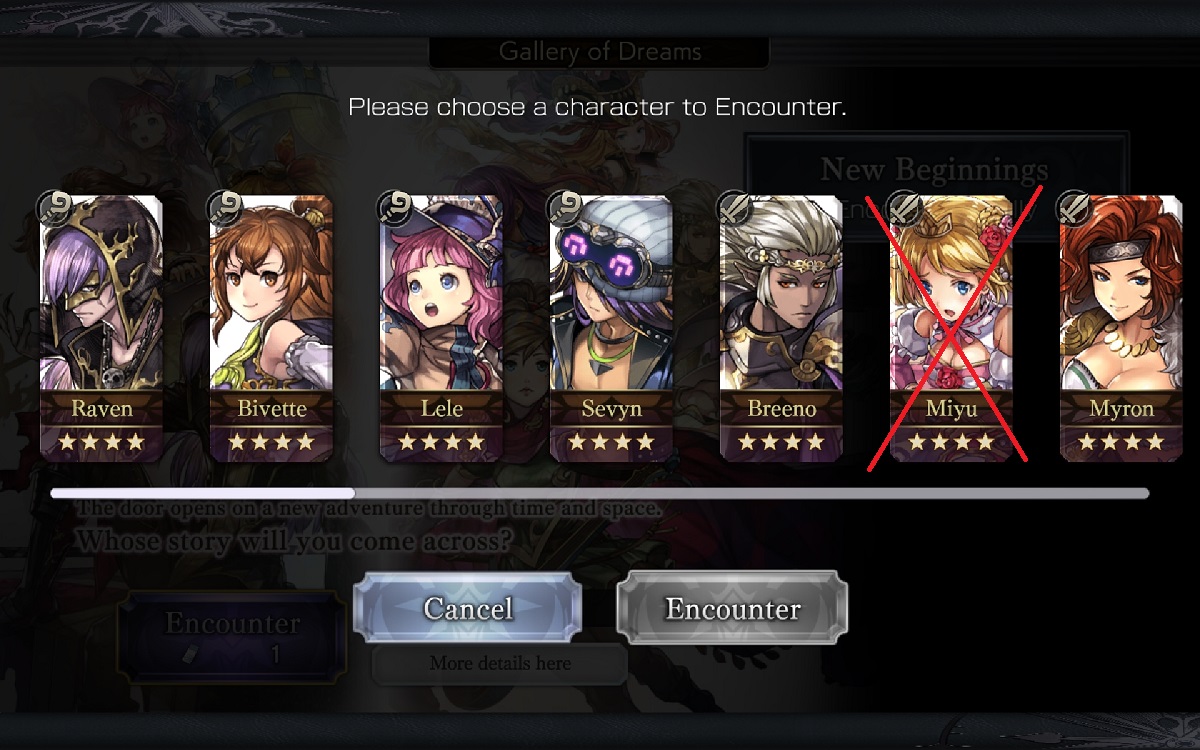The height and width of the screenshot is (750, 1200).
Task: Click the character list scrollbar
Action: [x=600, y=493]
